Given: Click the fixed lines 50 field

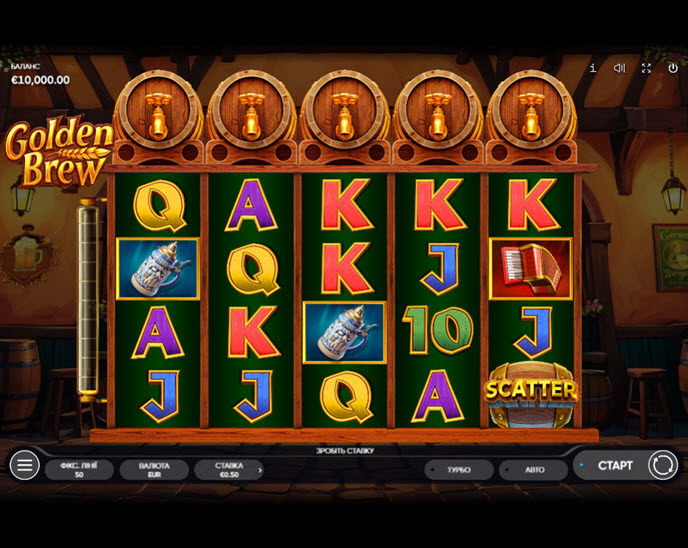Looking at the screenshot, I should click(x=79, y=469).
